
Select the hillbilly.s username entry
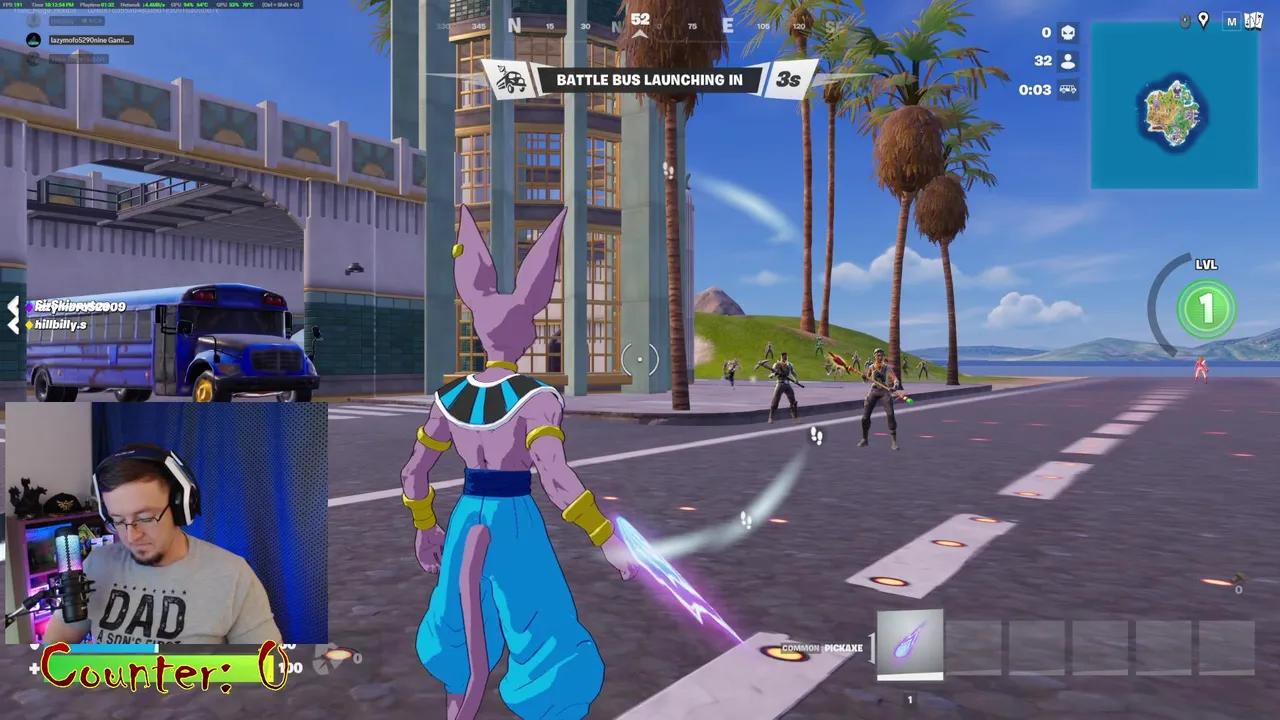63,325
